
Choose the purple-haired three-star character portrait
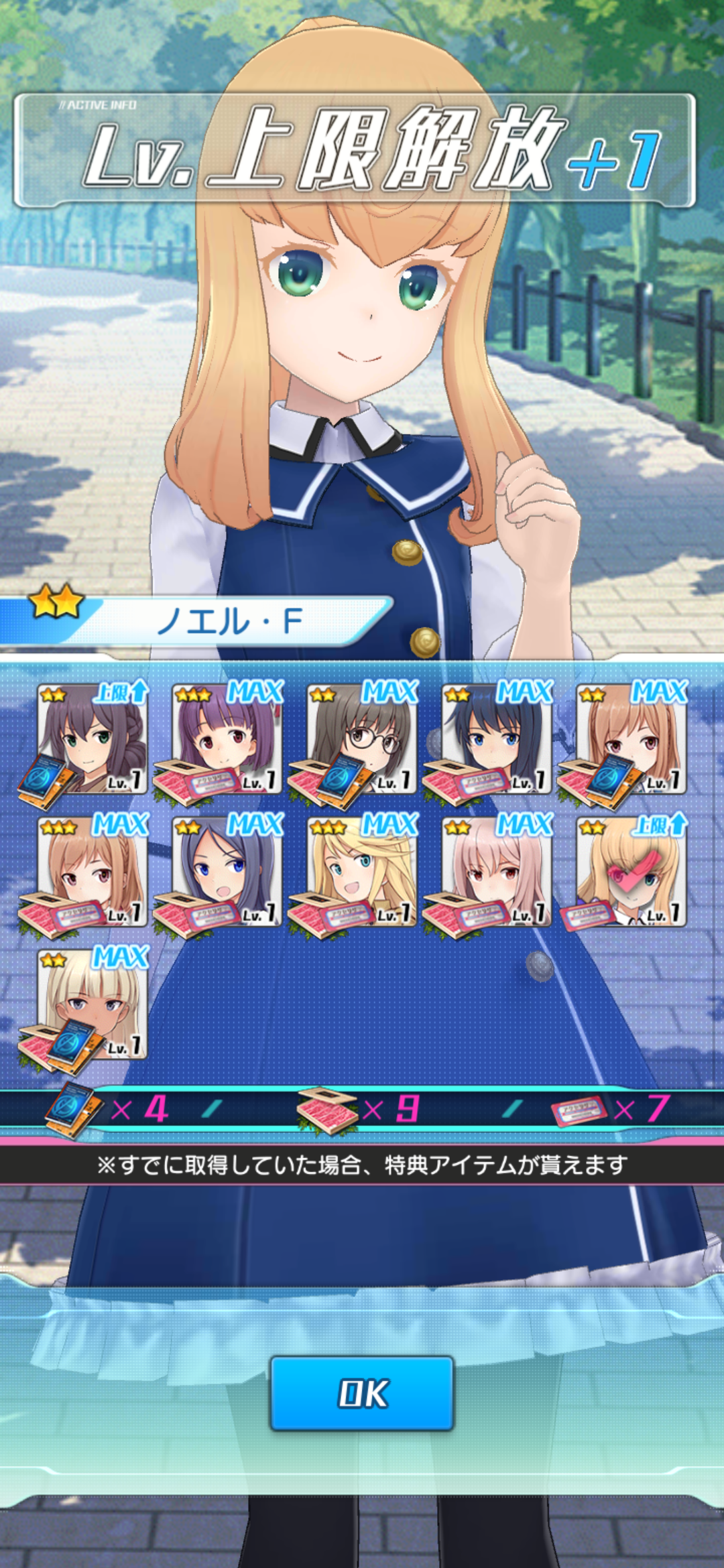point(227,739)
